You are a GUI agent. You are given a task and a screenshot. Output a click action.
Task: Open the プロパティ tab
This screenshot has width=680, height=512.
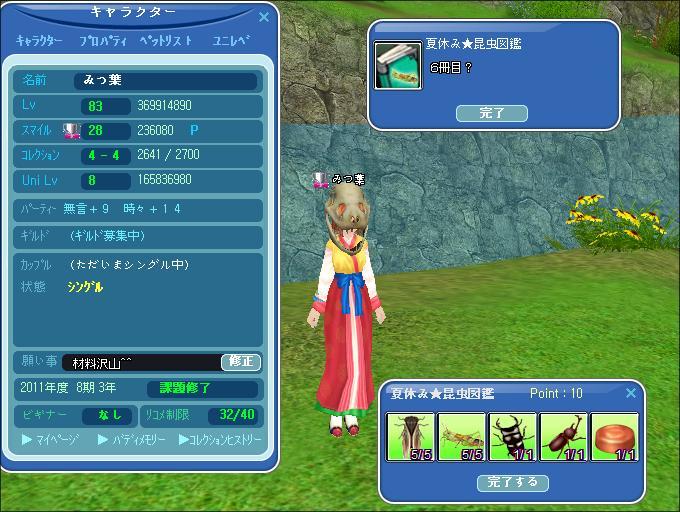pos(102,41)
